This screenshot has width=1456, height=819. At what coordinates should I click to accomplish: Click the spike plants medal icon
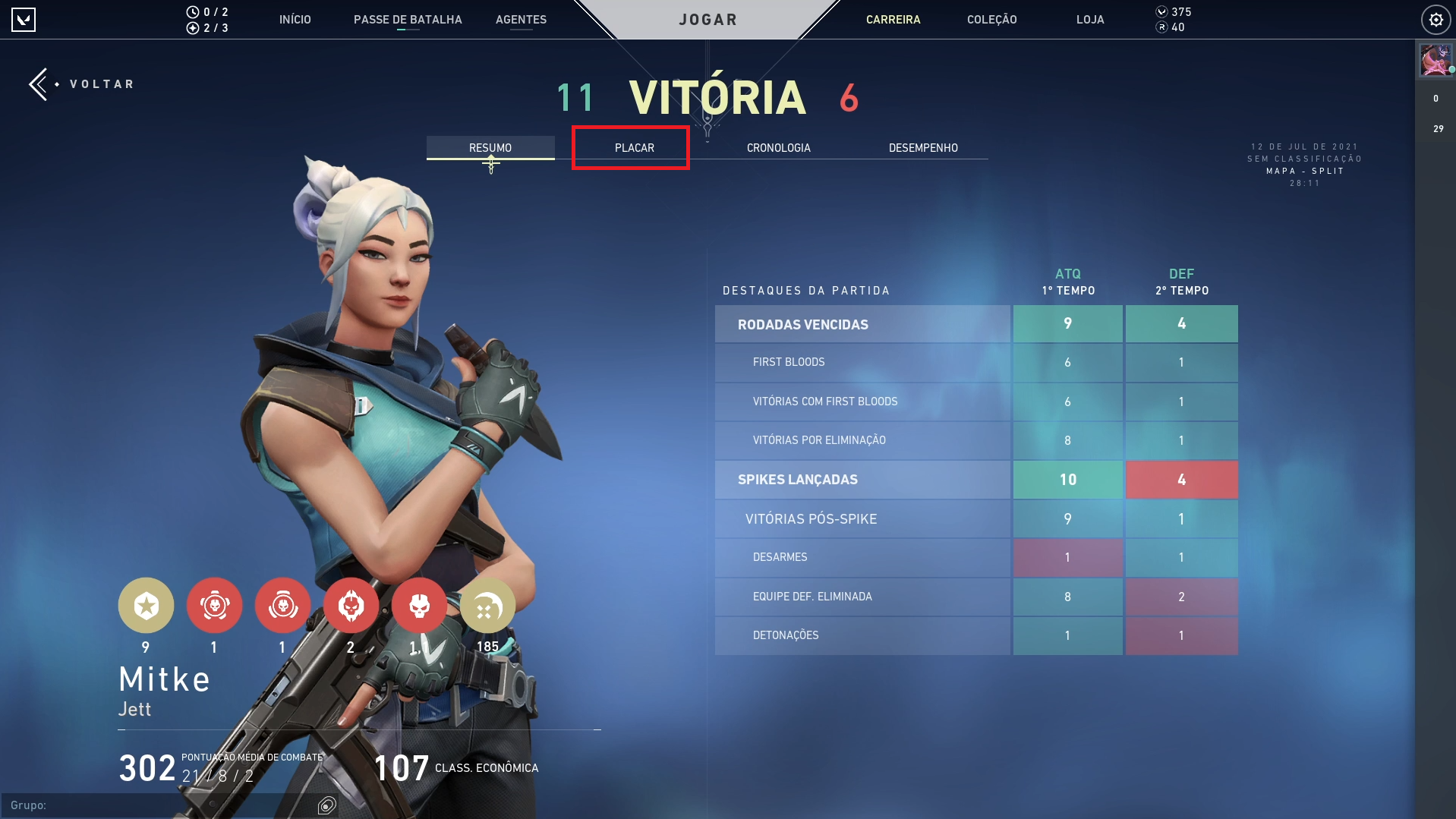[214, 605]
